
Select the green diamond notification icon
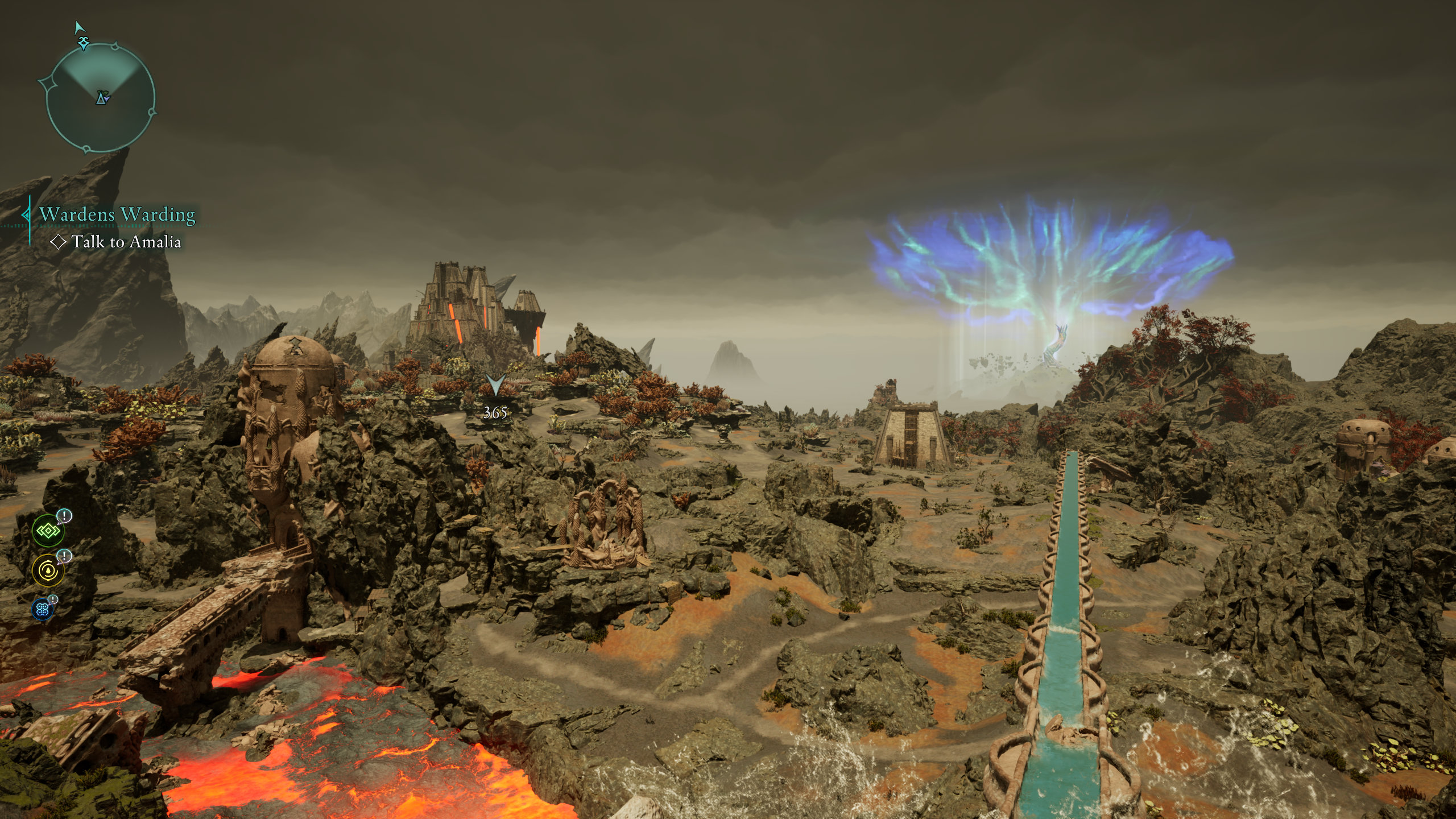[x=48, y=531]
